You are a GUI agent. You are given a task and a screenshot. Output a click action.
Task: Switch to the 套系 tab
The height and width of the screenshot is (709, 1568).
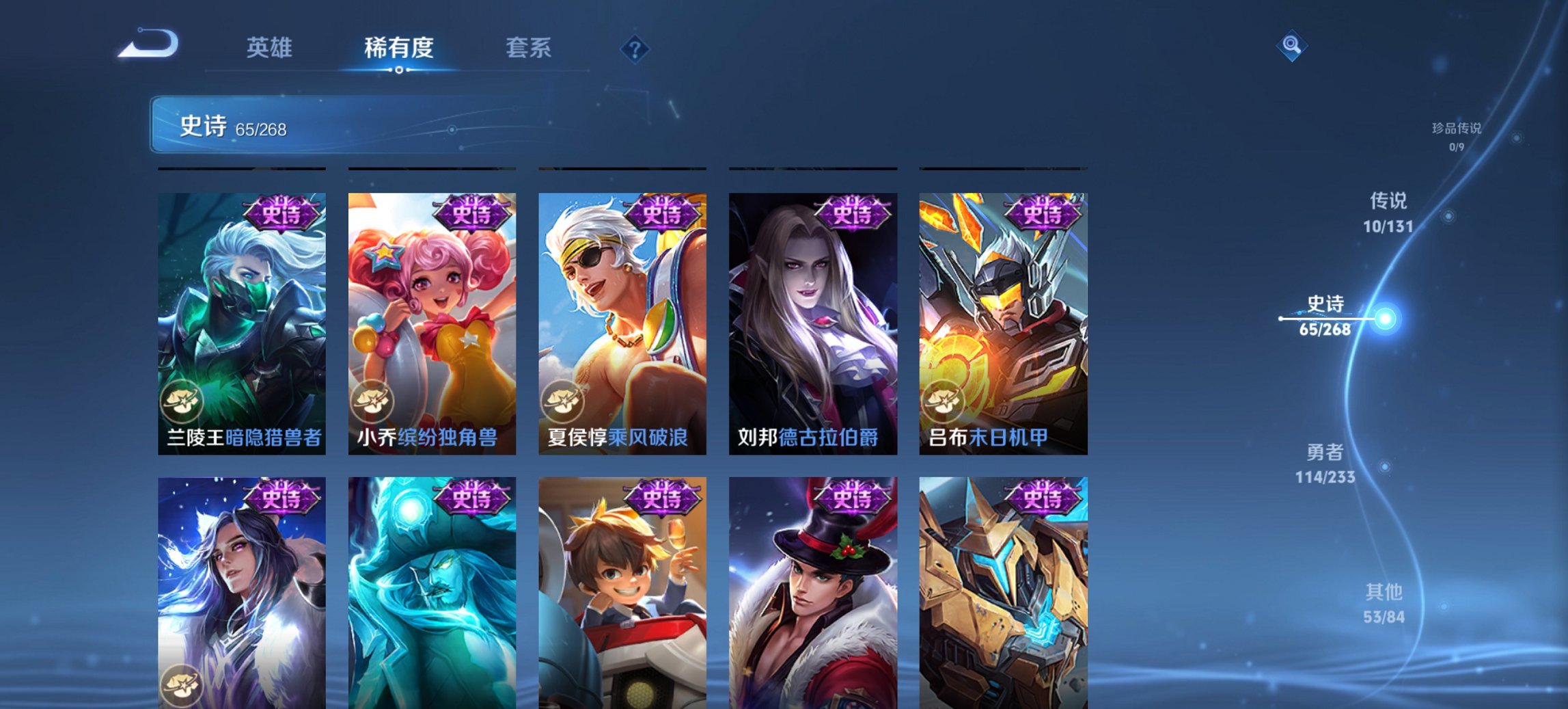[528, 48]
